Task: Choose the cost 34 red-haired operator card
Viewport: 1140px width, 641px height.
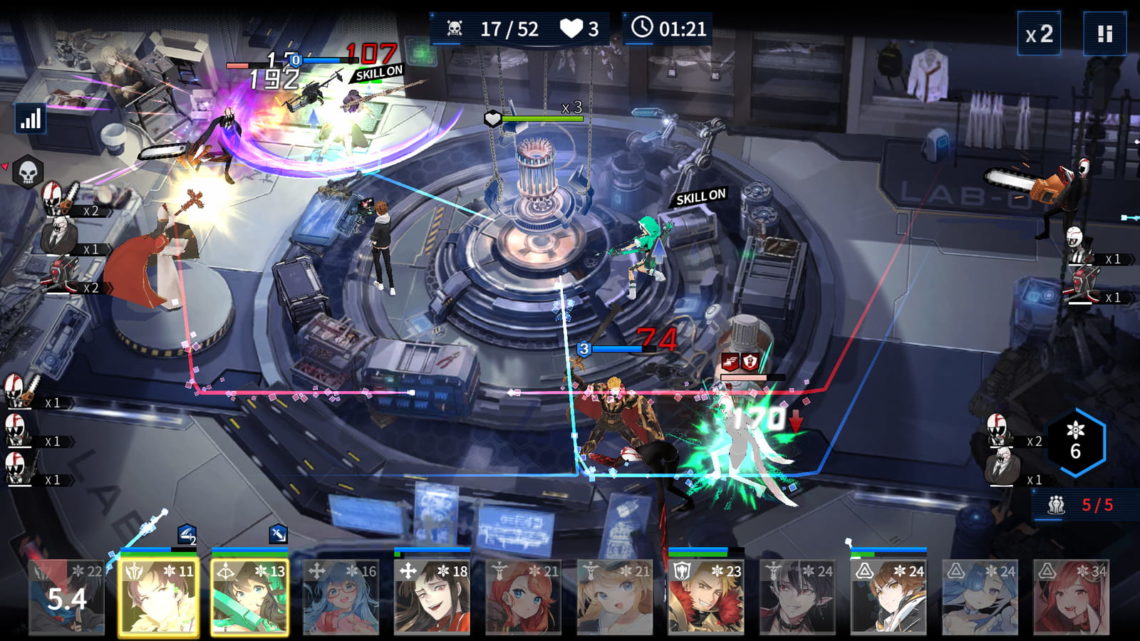Action: 1071,596
